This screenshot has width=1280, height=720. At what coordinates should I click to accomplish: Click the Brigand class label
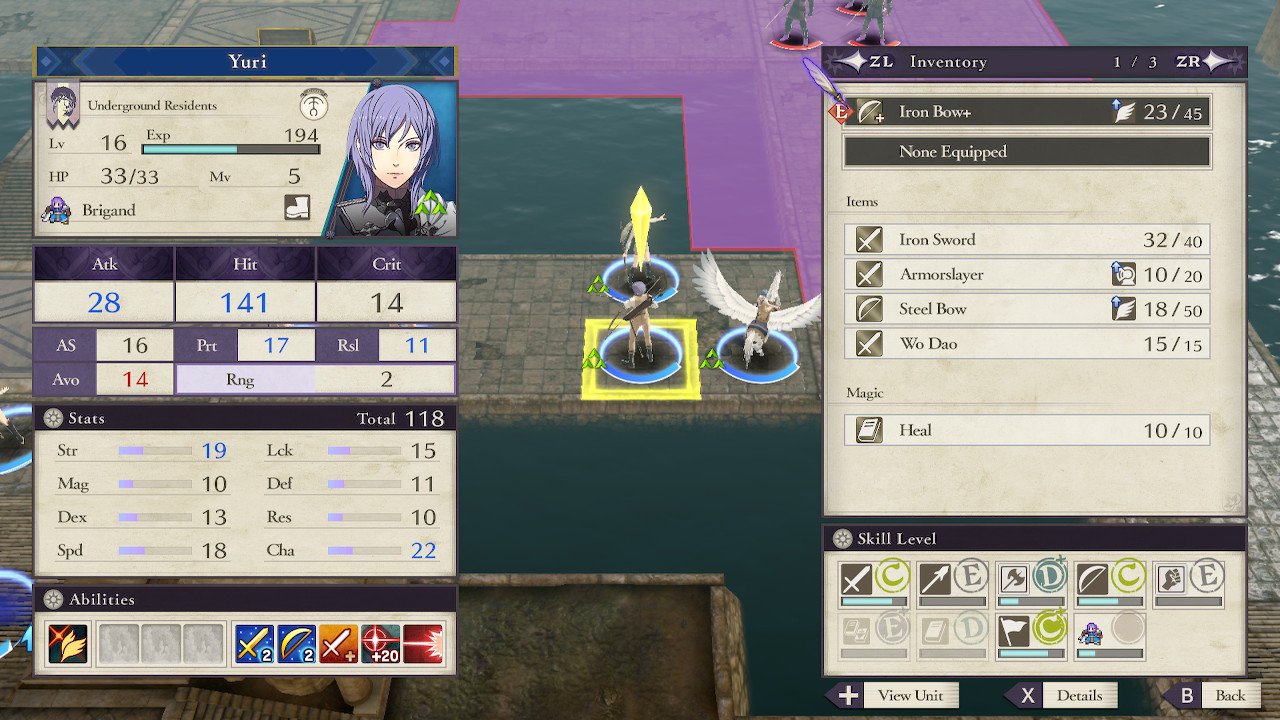pyautogui.click(x=108, y=211)
